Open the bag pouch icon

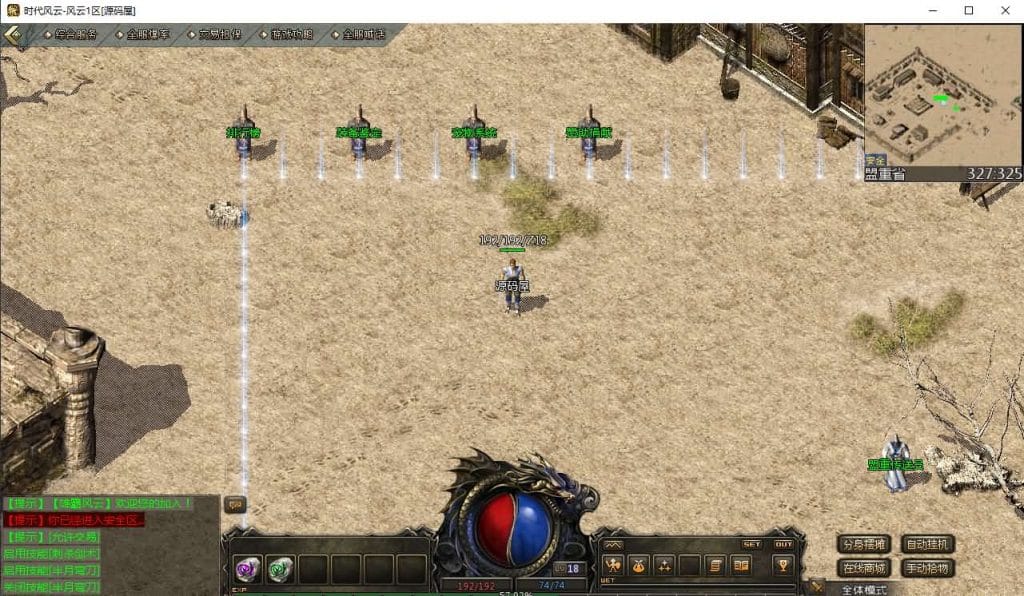click(x=639, y=566)
